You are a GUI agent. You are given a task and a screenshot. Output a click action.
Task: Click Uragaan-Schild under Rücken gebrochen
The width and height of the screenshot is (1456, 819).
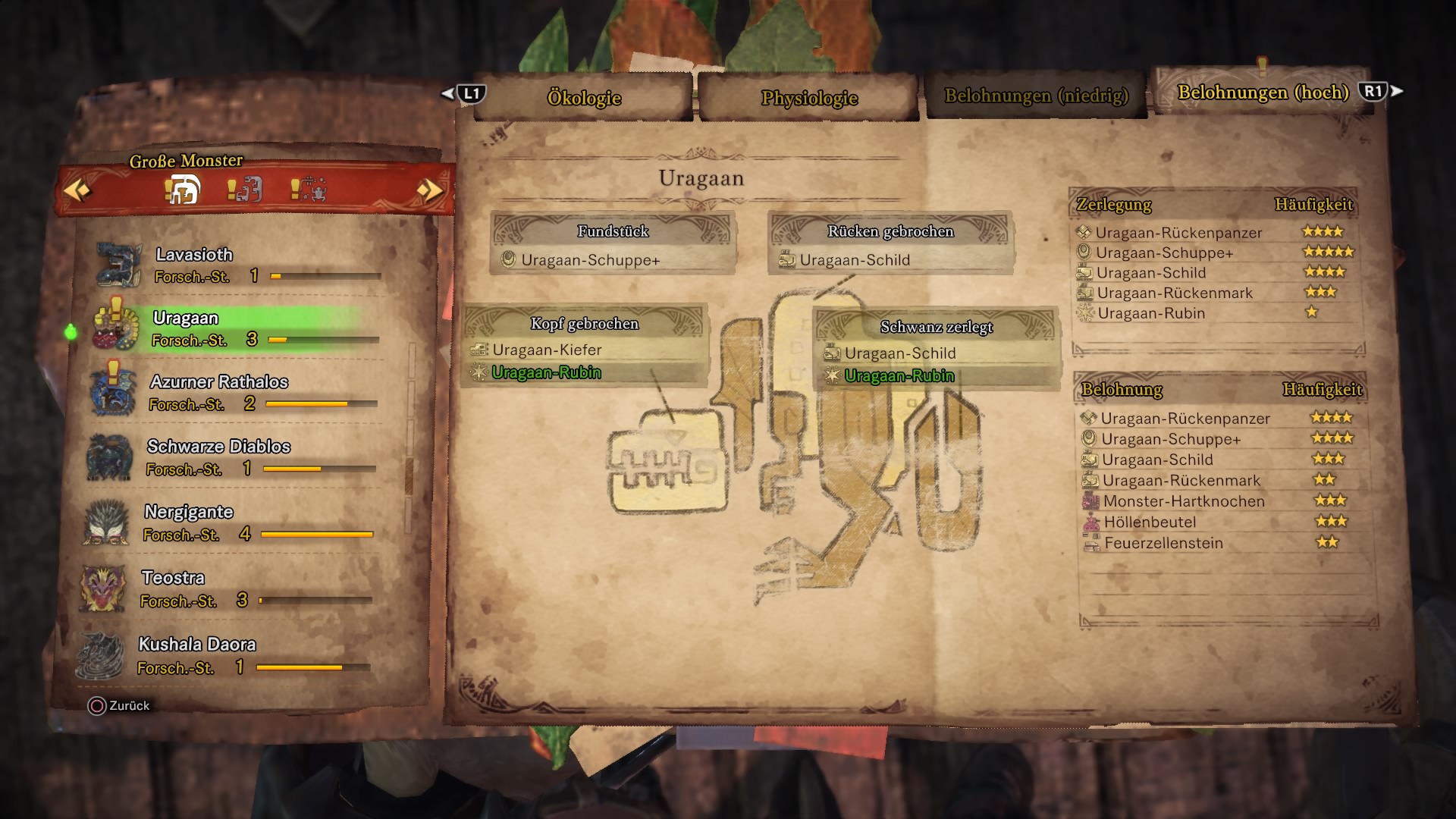pos(854,260)
